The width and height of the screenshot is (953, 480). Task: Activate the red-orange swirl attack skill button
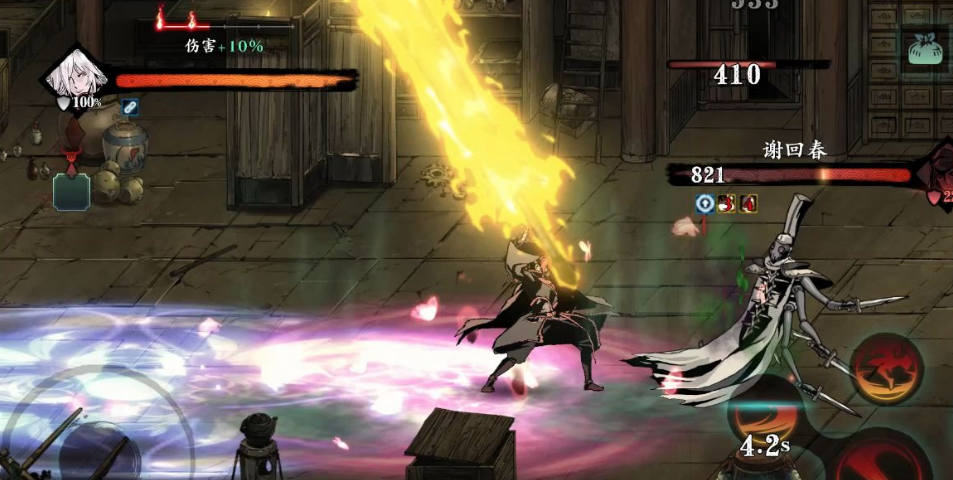coord(887,368)
